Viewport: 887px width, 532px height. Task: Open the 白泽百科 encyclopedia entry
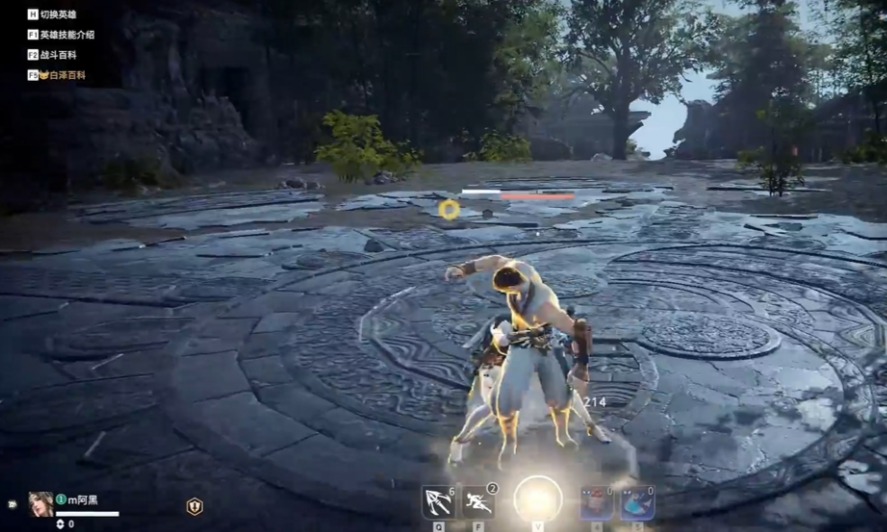pos(61,75)
